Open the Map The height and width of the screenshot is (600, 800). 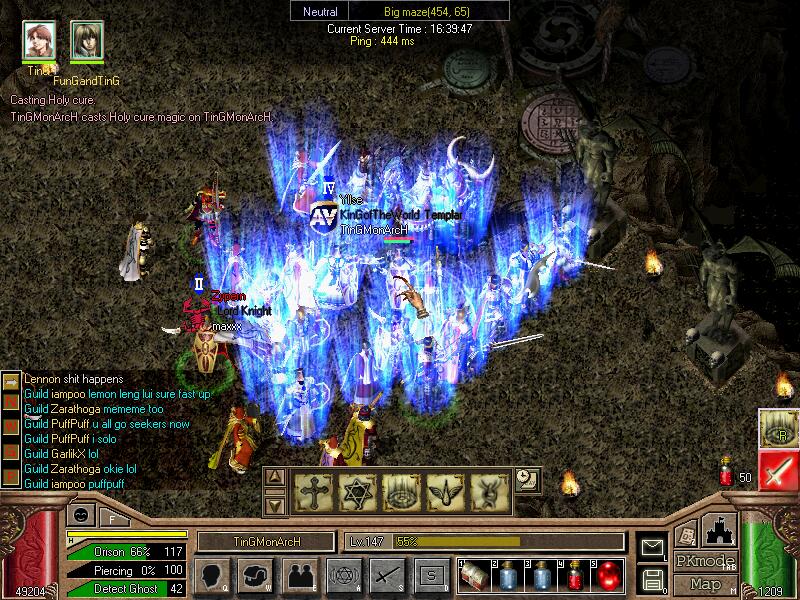tap(706, 584)
